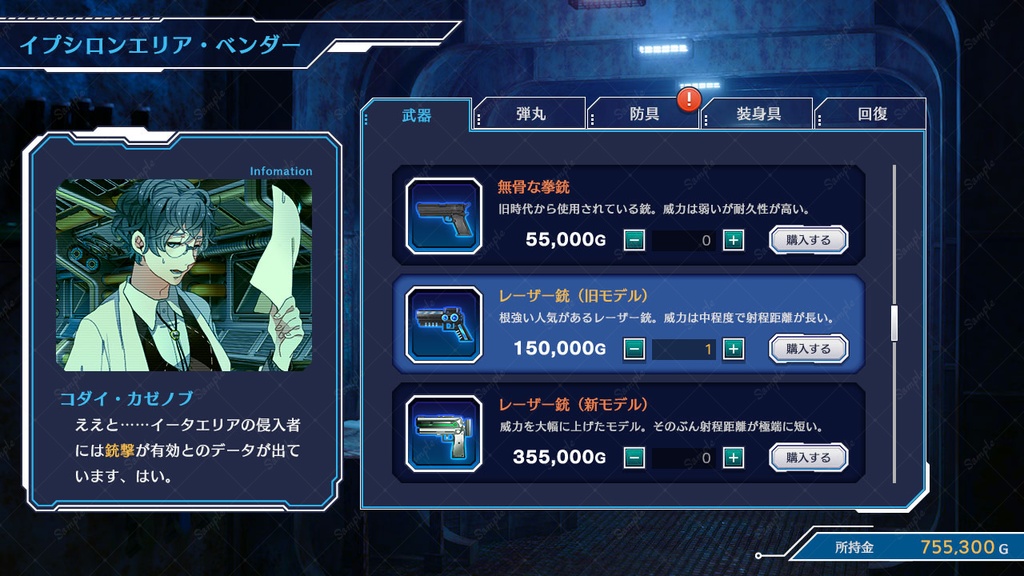Decrease レーザー銃（新モデル） quantity with minus

(x=634, y=458)
